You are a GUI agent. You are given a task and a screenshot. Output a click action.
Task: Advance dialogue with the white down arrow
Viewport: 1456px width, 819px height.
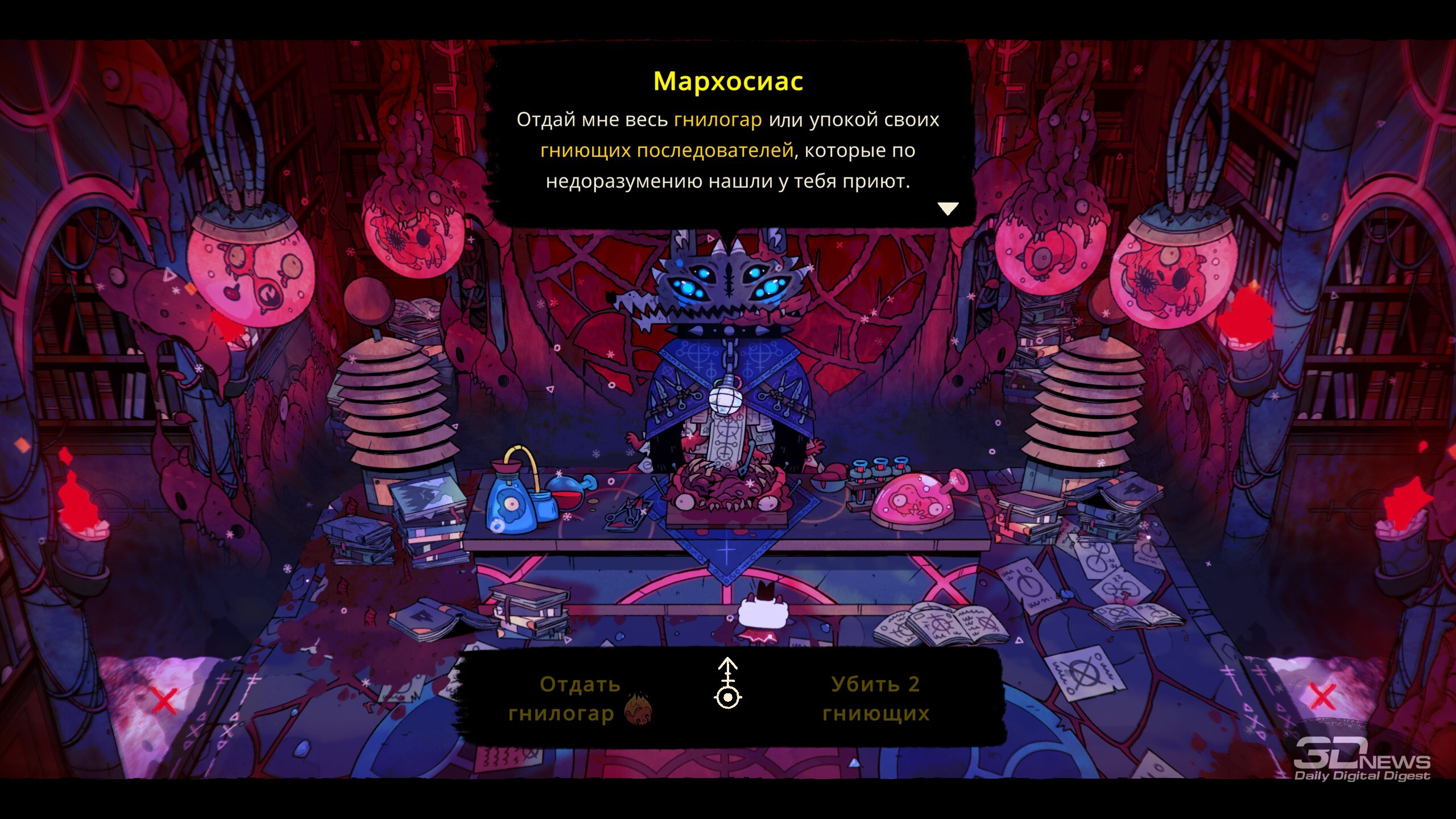pyautogui.click(x=948, y=209)
